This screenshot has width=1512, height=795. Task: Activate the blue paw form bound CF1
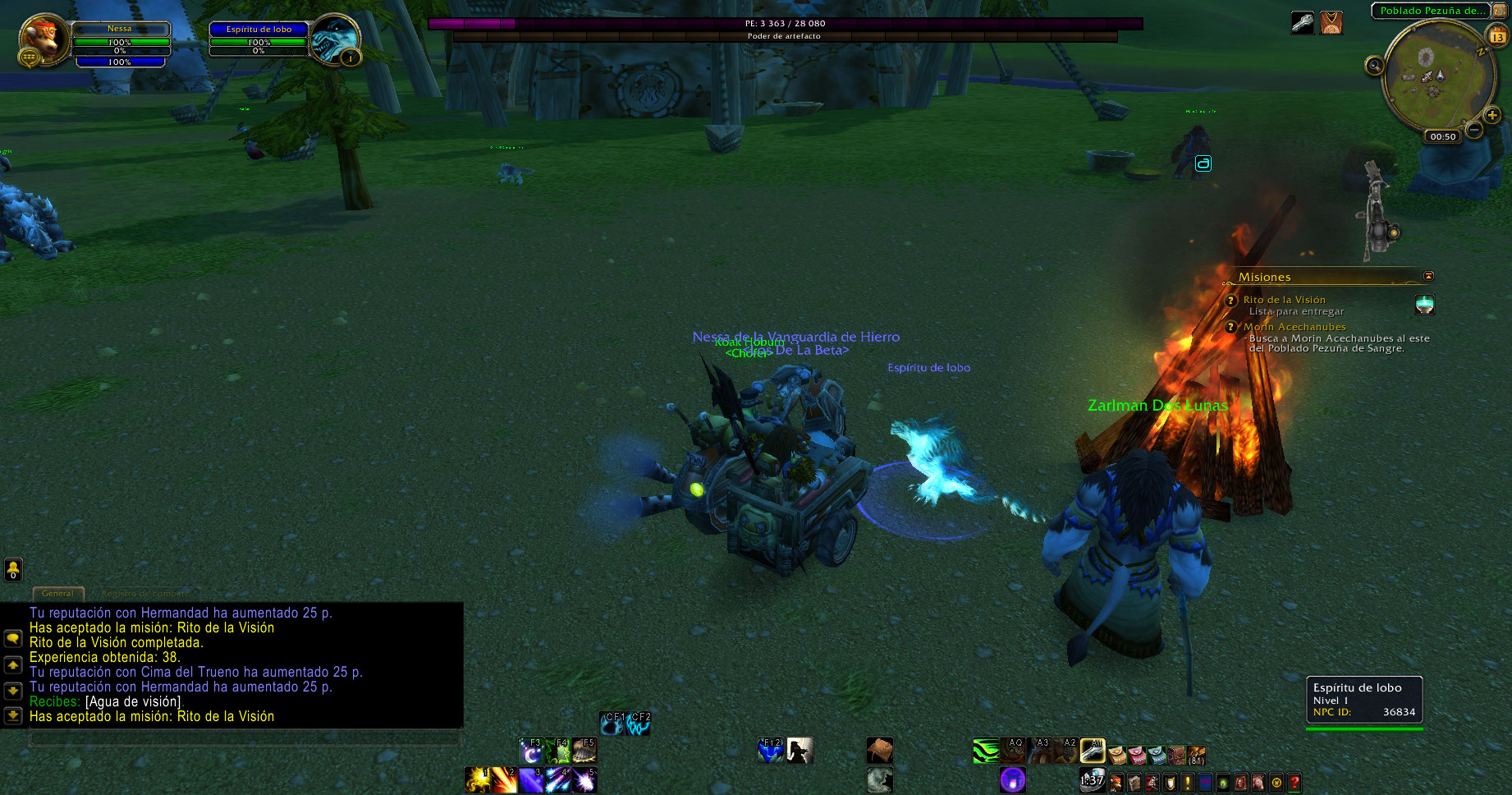pyautogui.click(x=612, y=724)
